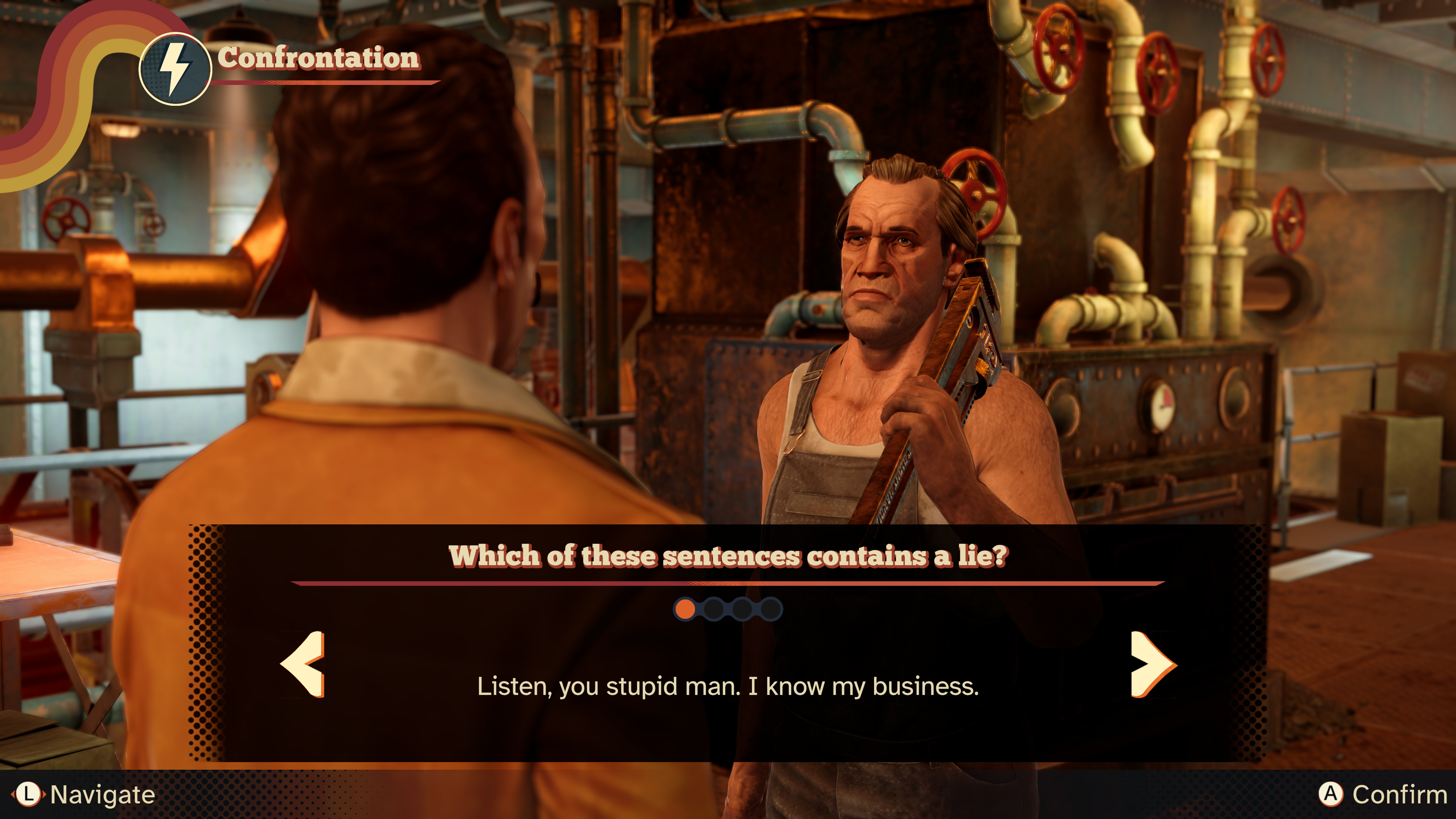Advance to the next sentence with right arrow
Image resolution: width=1456 pixels, height=819 pixels.
(x=1152, y=664)
